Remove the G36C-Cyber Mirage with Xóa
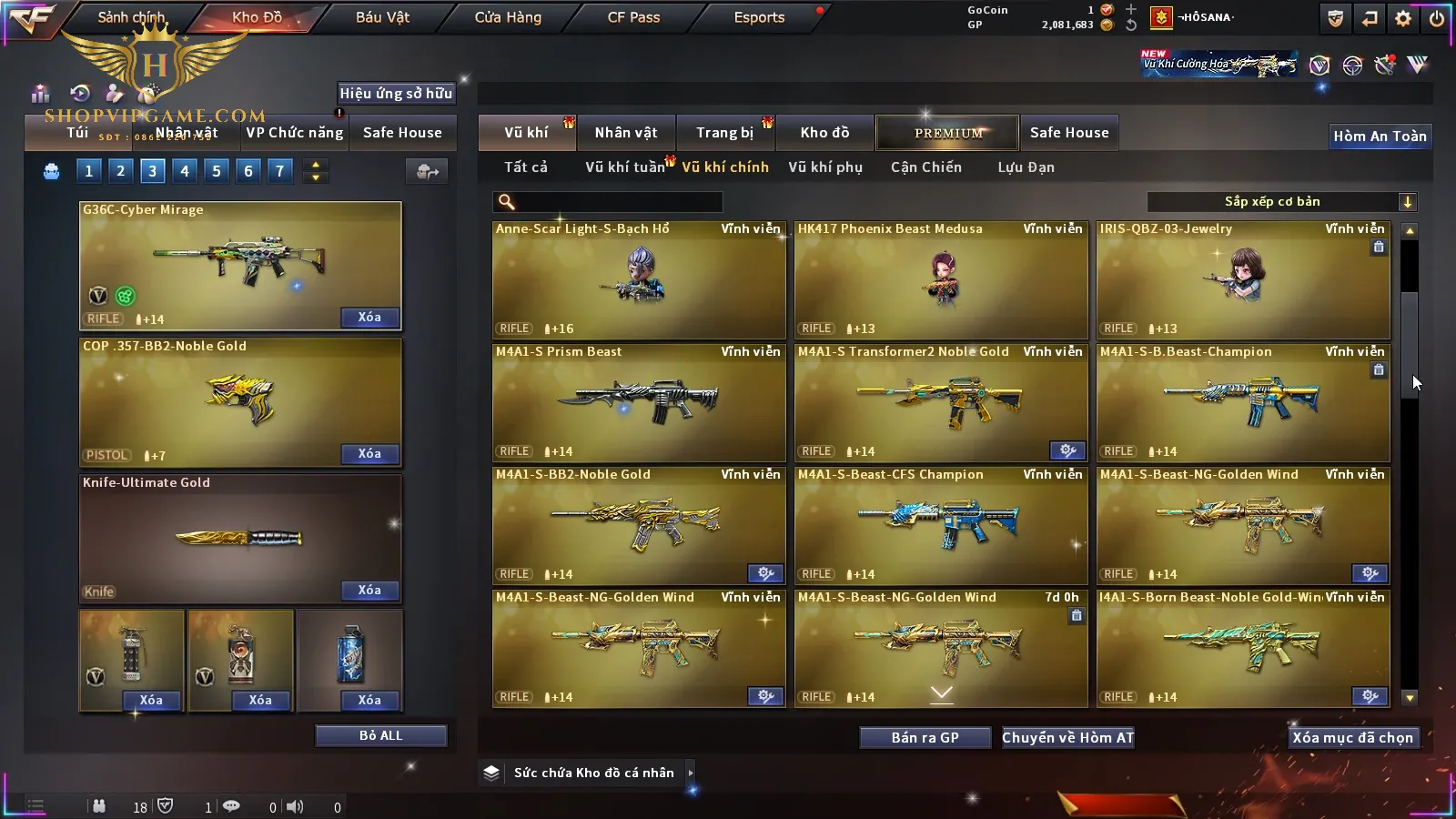This screenshot has width=1456, height=819. click(x=369, y=318)
